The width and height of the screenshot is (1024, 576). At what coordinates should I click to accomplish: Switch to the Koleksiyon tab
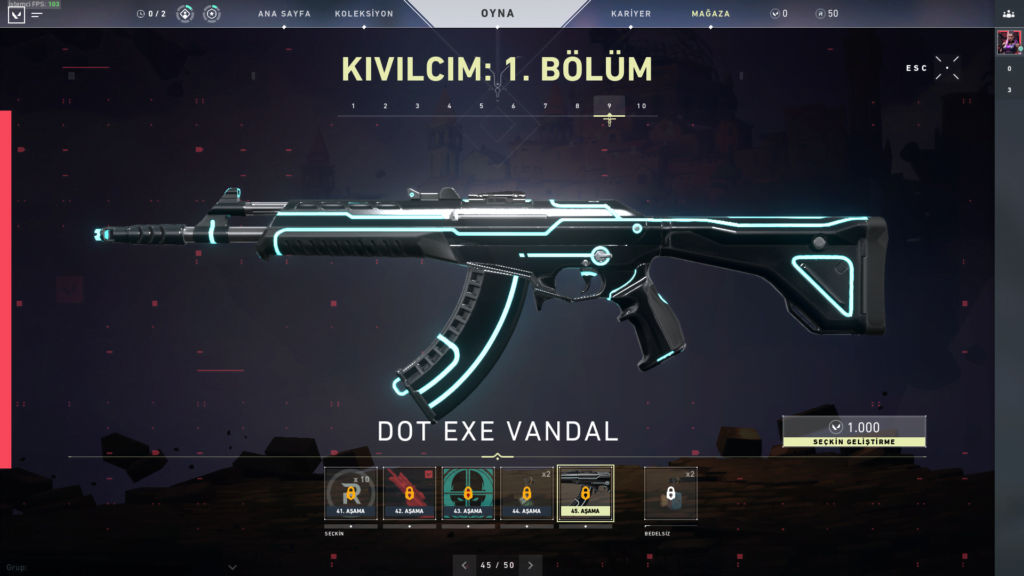coord(364,14)
